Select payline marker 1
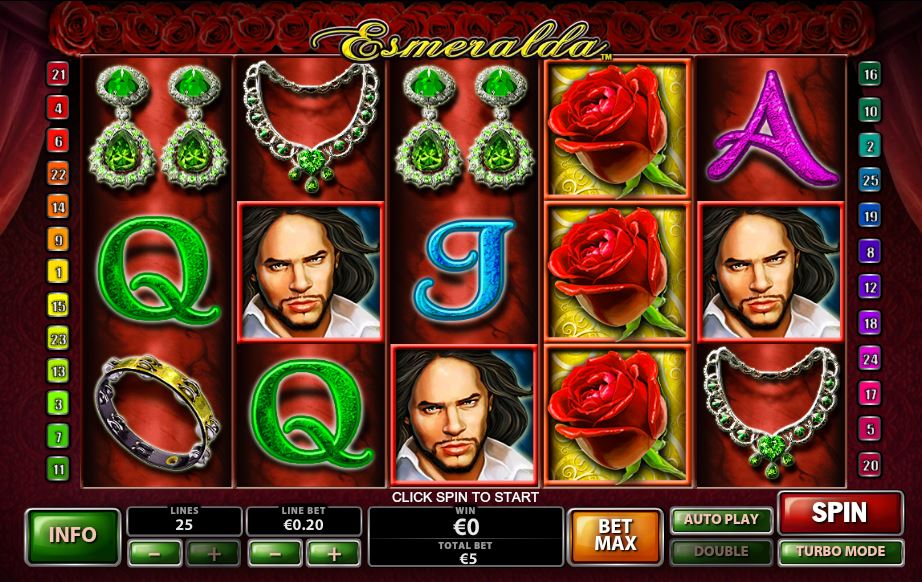This screenshot has width=922, height=582. click(x=59, y=272)
